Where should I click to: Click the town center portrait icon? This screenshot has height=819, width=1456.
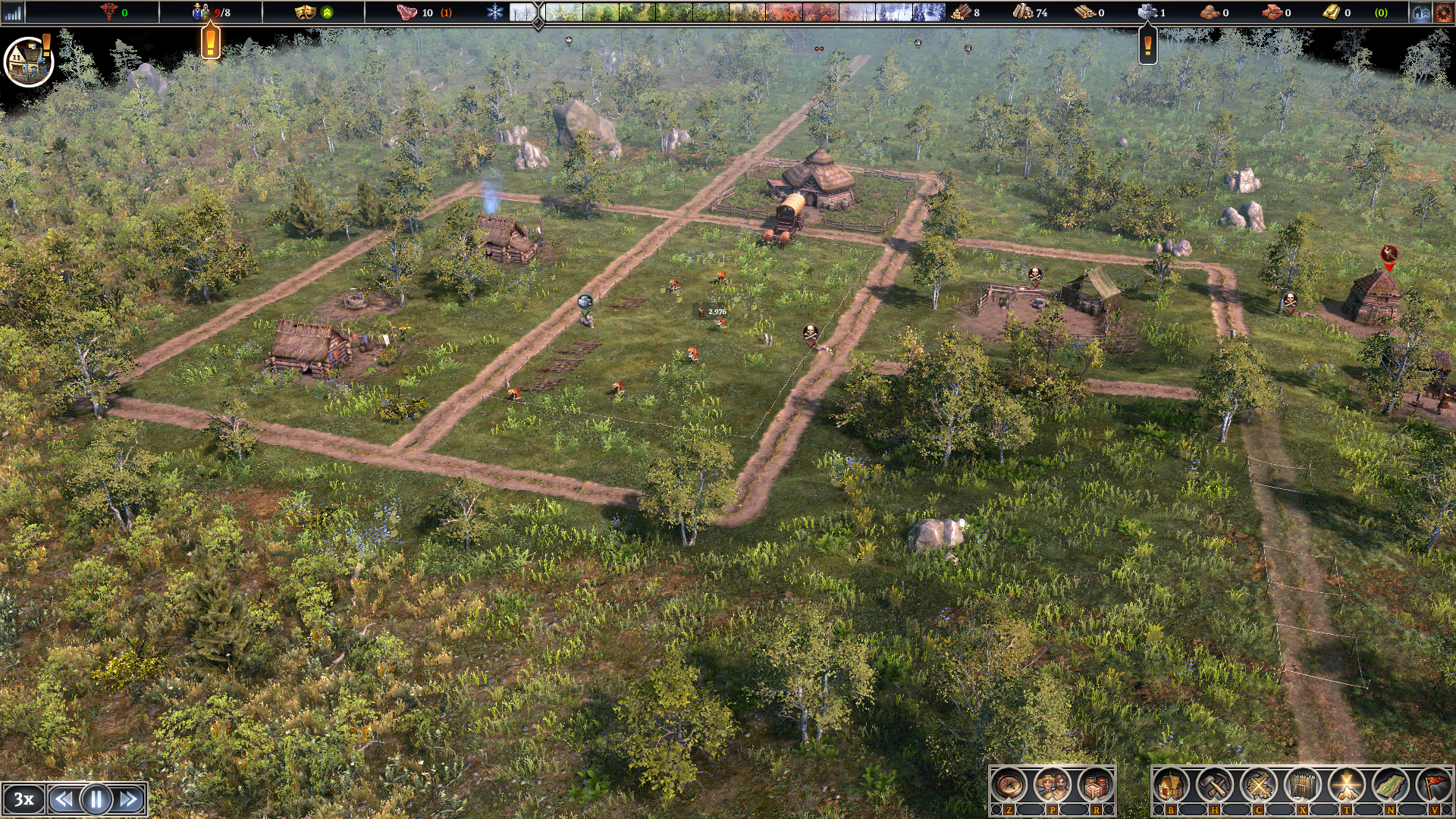point(28,61)
